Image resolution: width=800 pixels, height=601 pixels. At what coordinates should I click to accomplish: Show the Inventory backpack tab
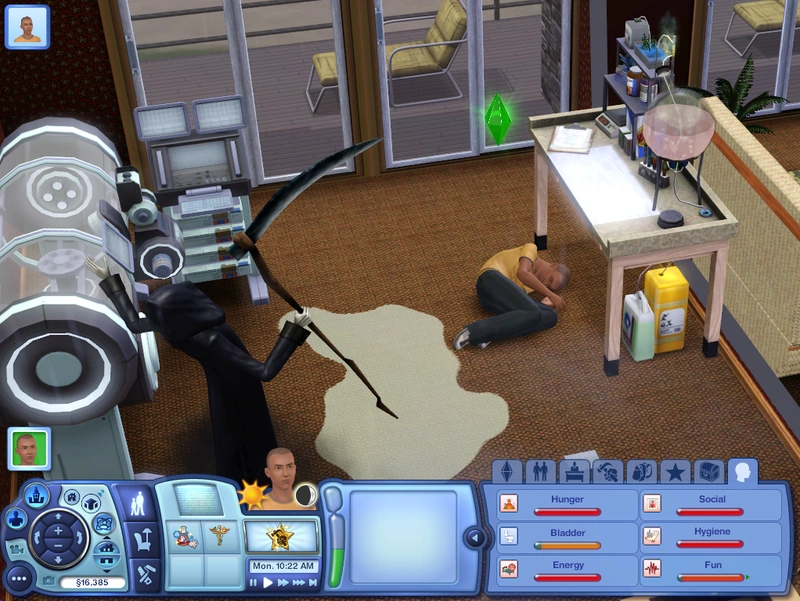(x=642, y=471)
